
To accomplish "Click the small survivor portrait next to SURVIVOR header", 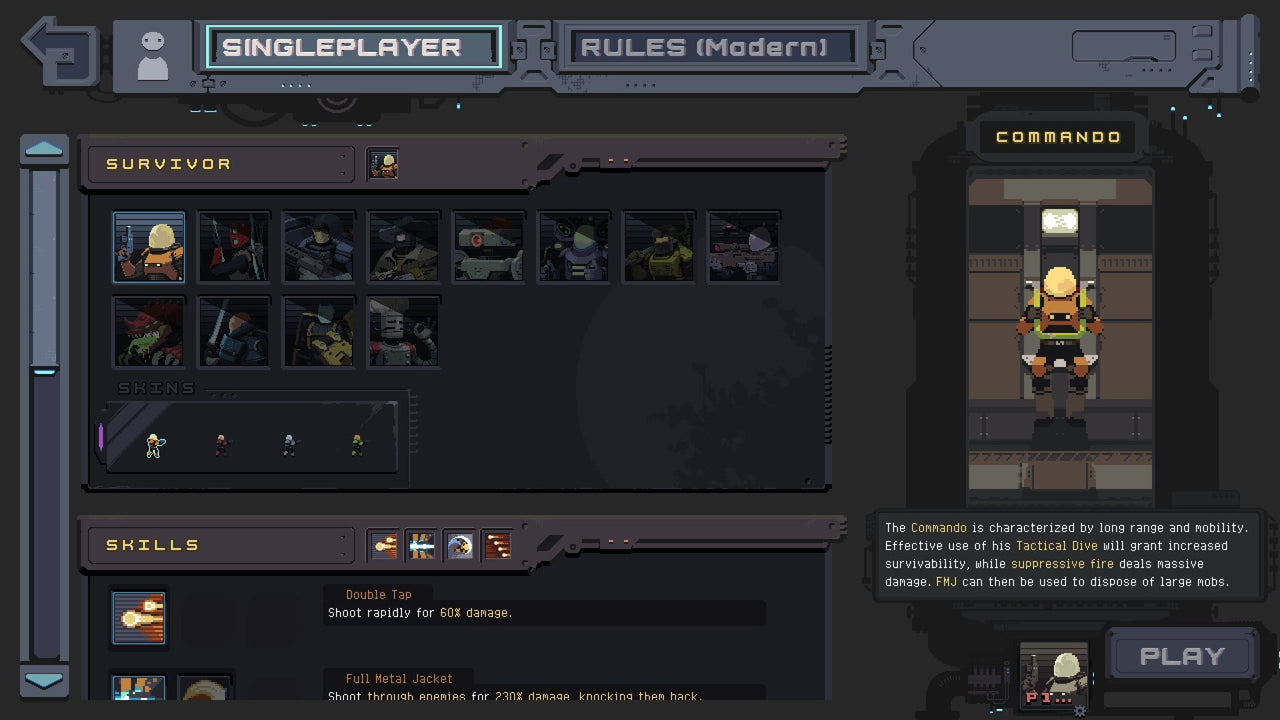I will pos(384,164).
